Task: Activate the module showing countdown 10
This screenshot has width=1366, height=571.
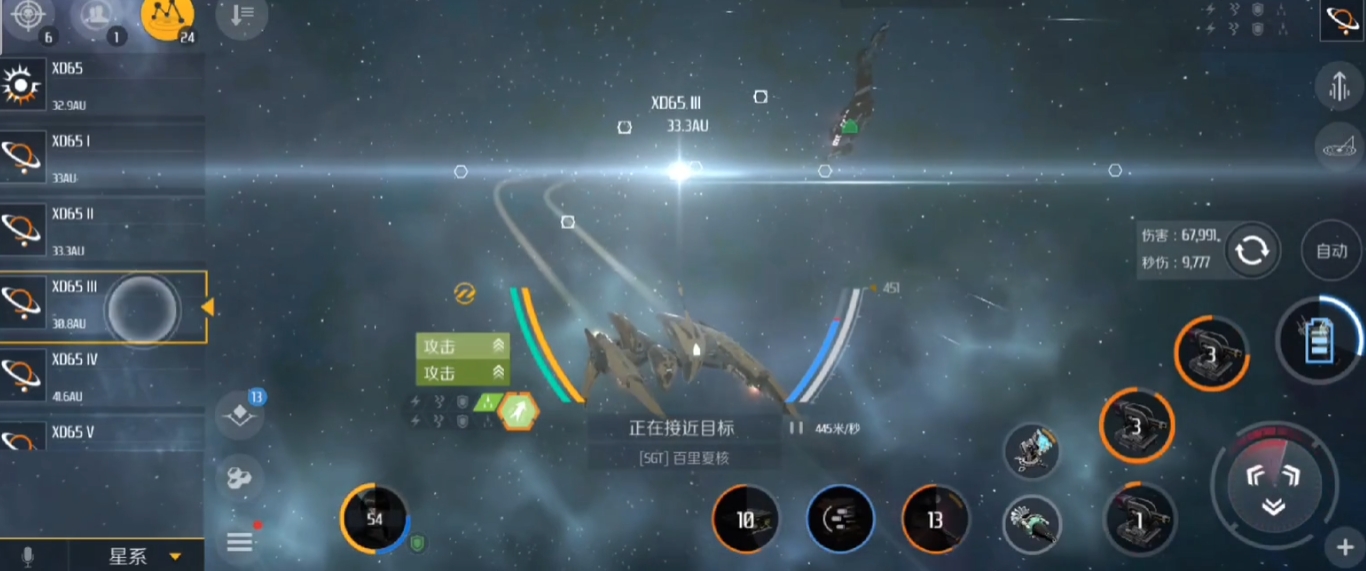Action: (x=746, y=520)
